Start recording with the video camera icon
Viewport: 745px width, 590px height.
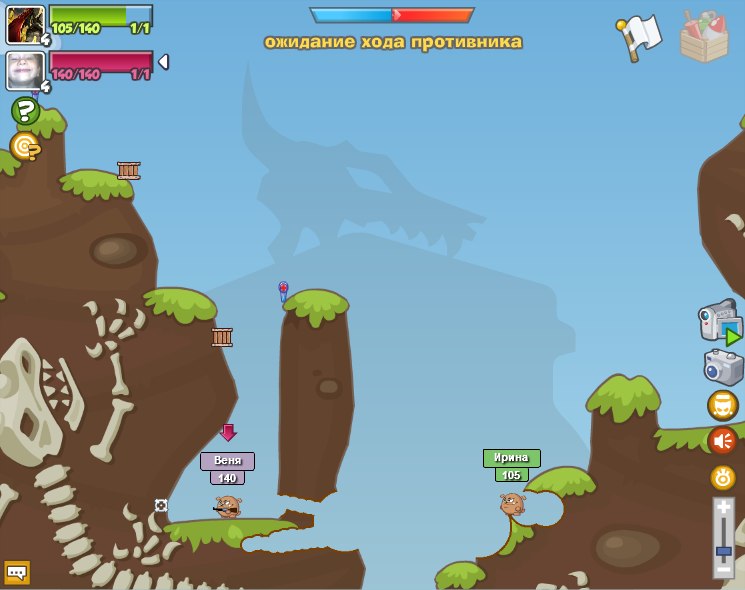tap(720, 323)
